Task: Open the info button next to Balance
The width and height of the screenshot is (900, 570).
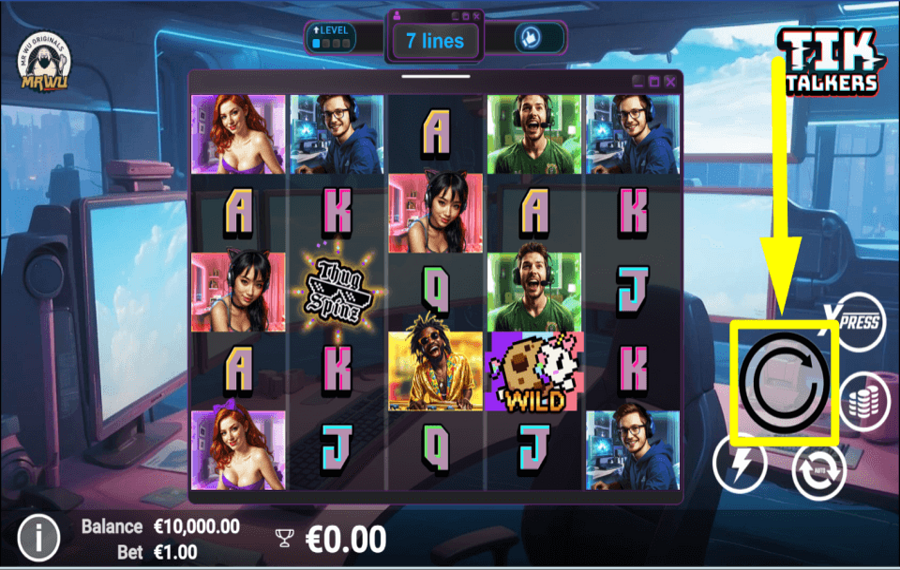Action: point(38,539)
